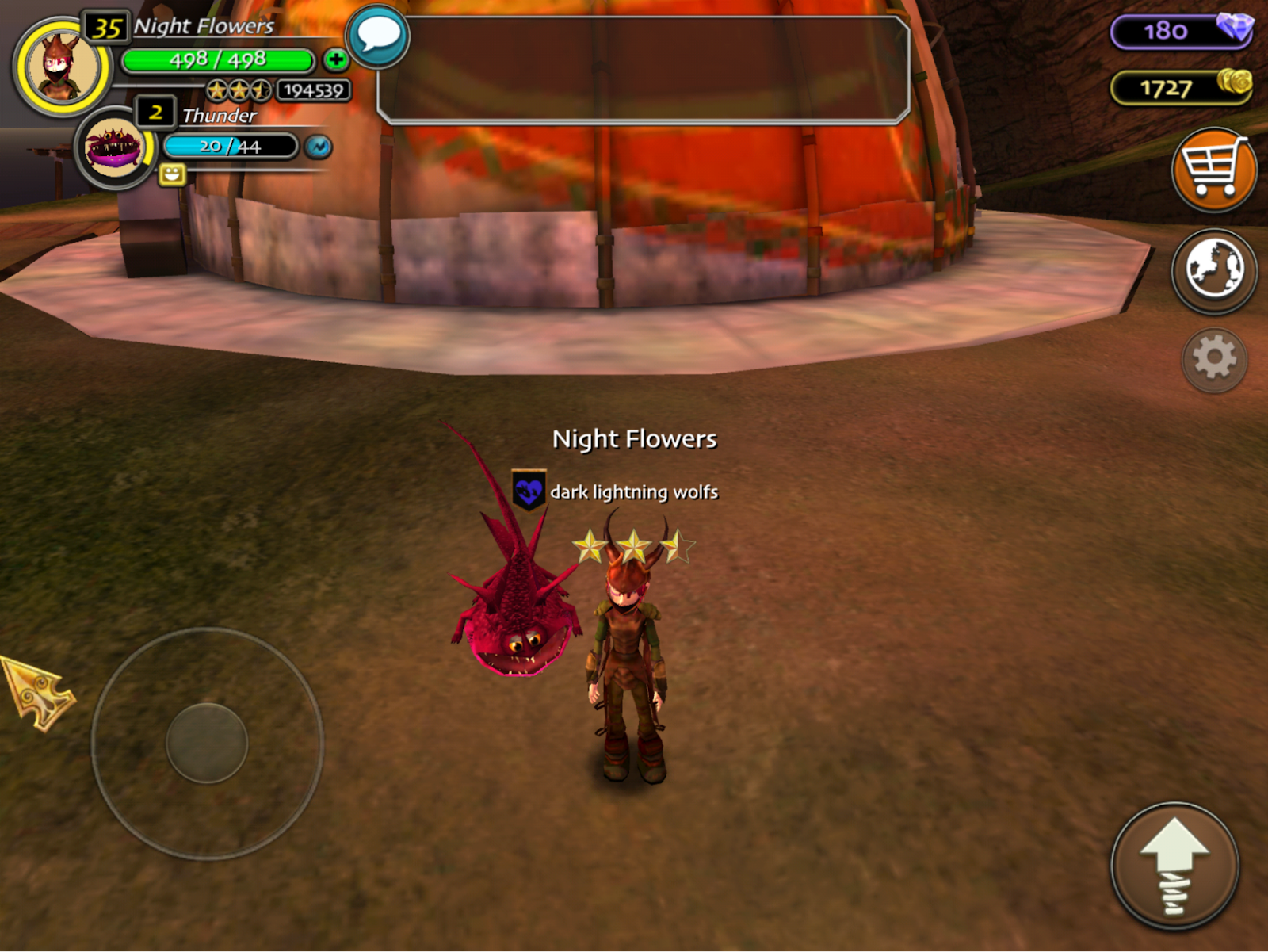Tap the jump arrow spring button
1268x952 pixels.
point(1174,866)
